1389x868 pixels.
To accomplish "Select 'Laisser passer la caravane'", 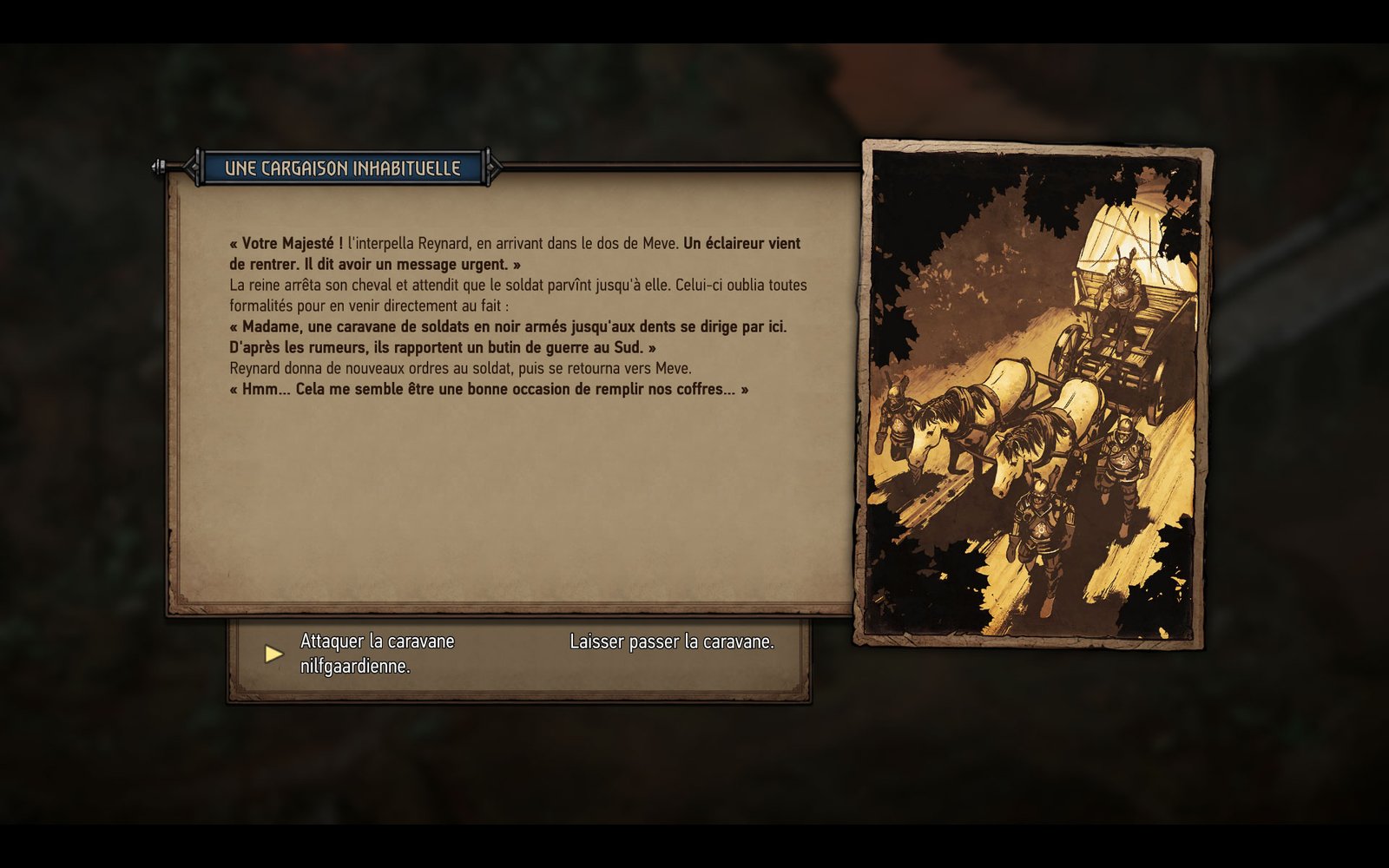I will click(x=672, y=642).
